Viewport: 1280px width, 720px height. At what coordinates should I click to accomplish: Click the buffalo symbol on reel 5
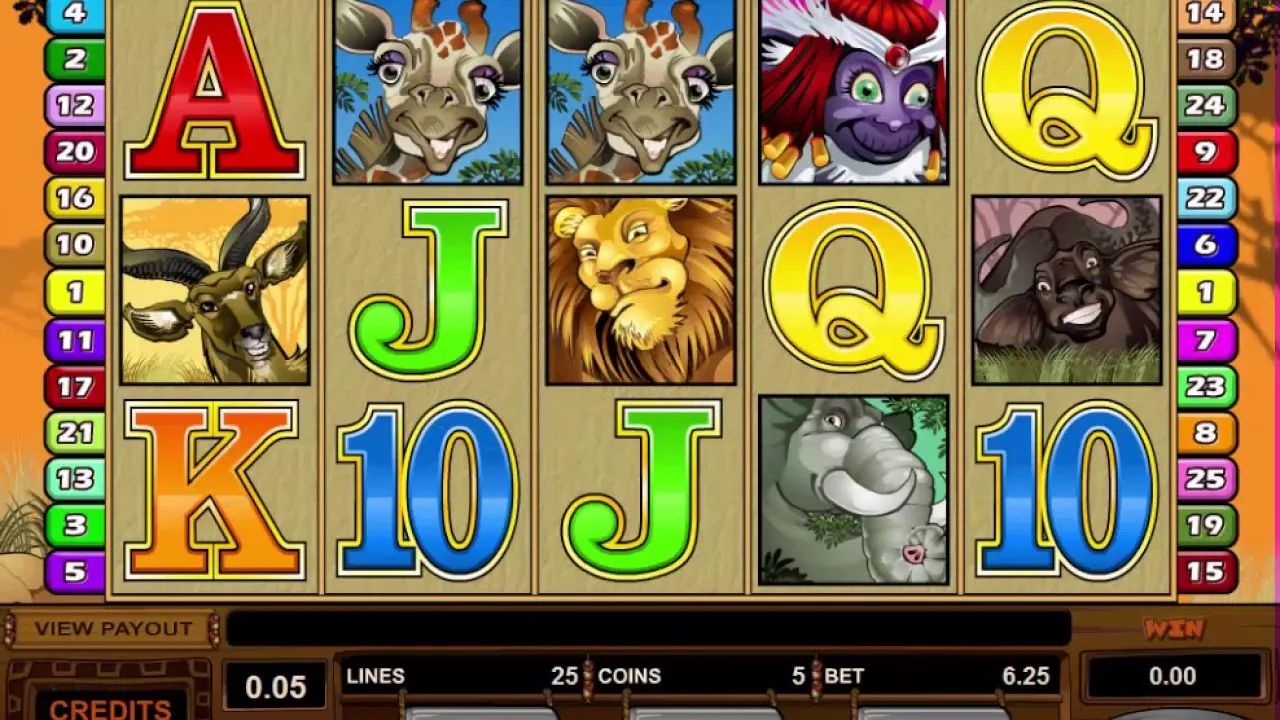pos(1065,290)
